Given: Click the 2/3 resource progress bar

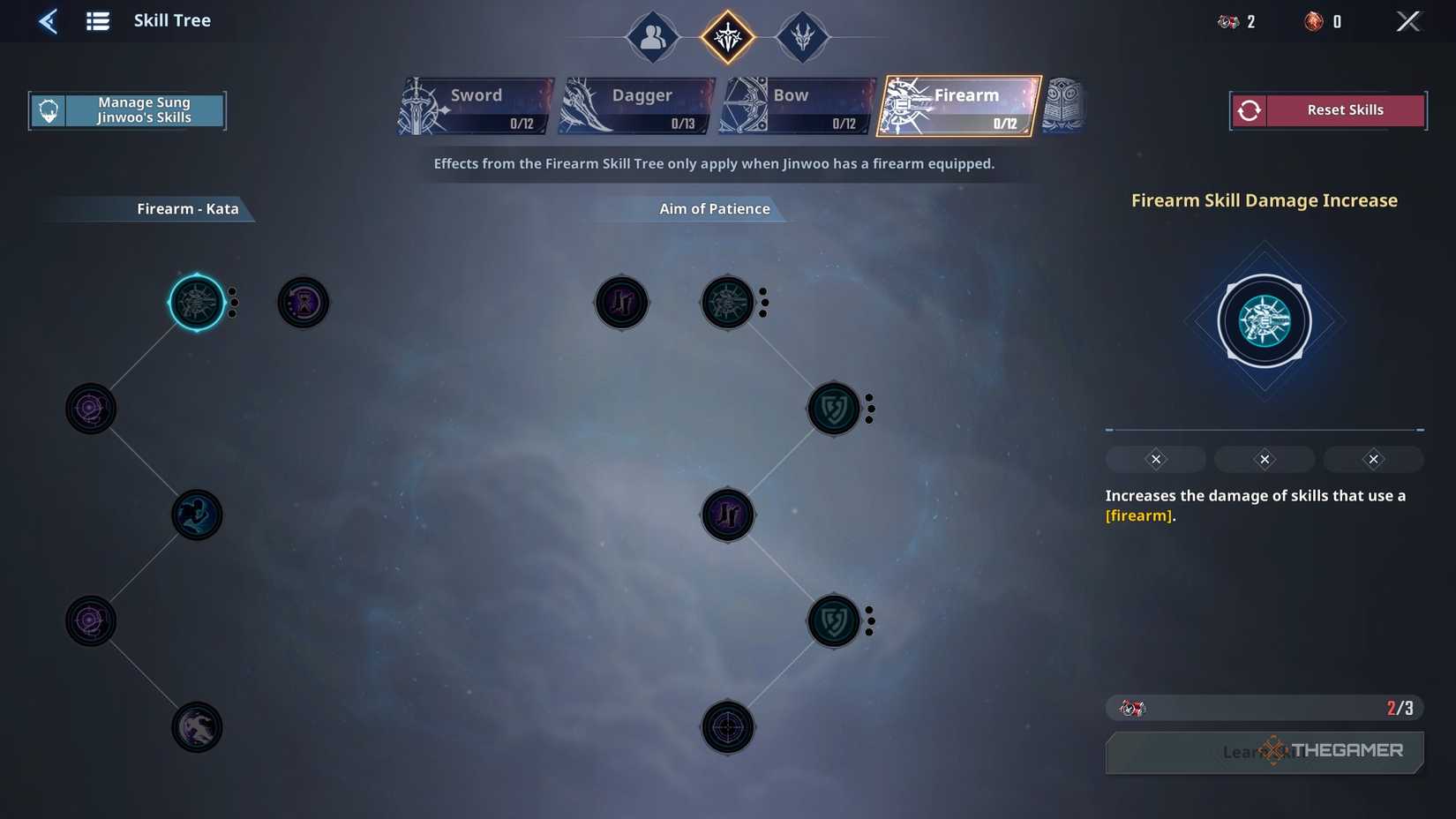Looking at the screenshot, I should (x=1264, y=707).
